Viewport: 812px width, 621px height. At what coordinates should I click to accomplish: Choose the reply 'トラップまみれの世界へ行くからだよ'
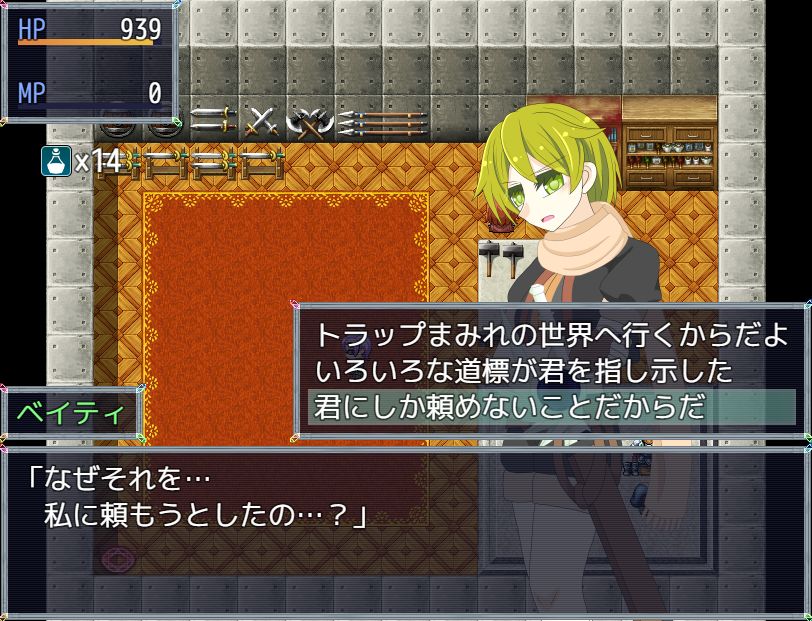tap(551, 335)
